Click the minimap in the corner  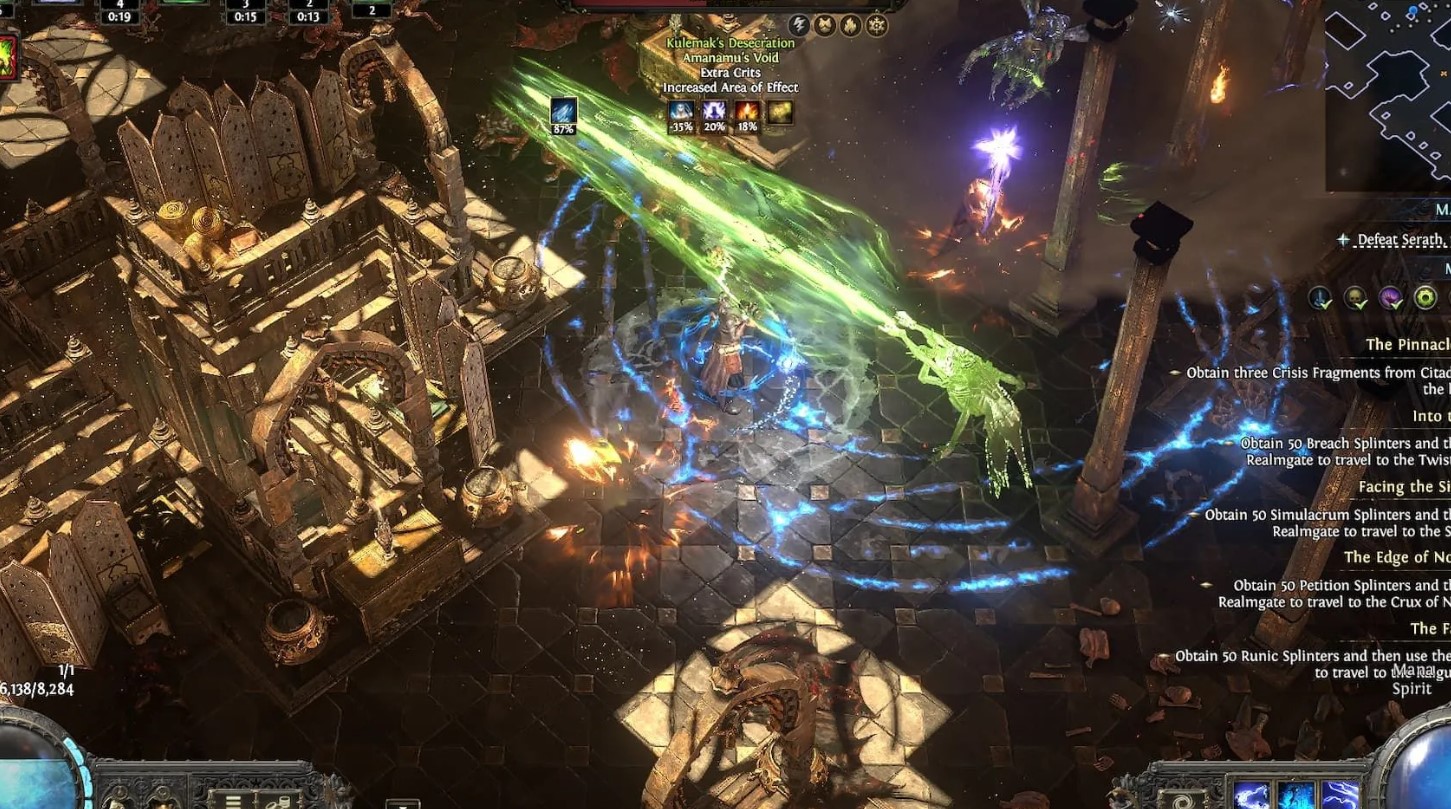[1390, 95]
